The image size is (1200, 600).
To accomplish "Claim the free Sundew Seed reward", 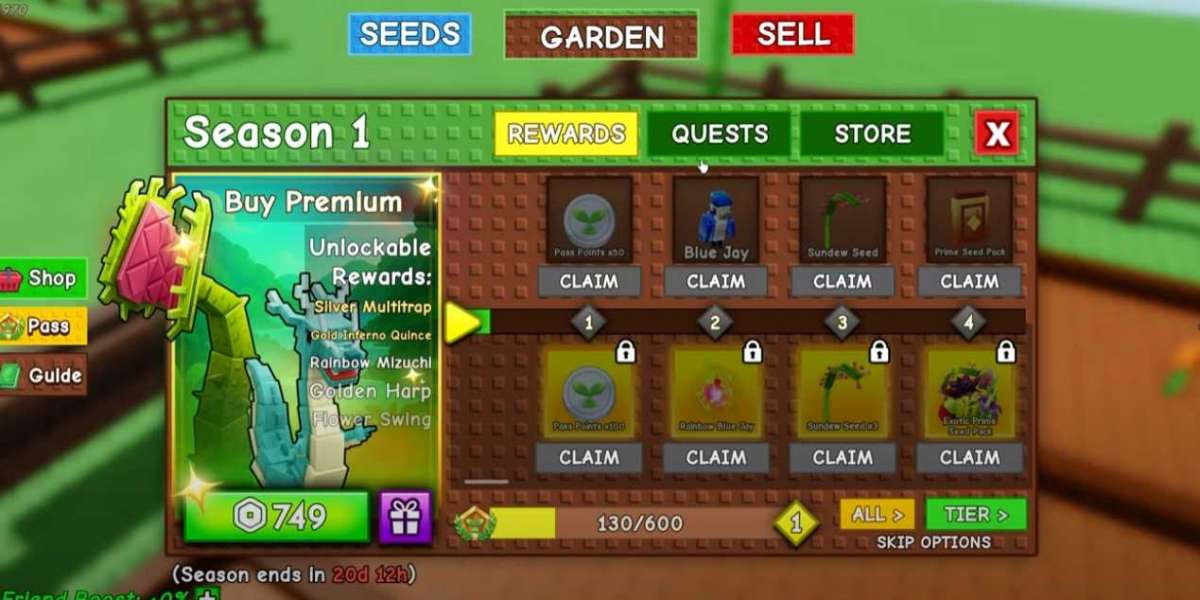I will (842, 282).
